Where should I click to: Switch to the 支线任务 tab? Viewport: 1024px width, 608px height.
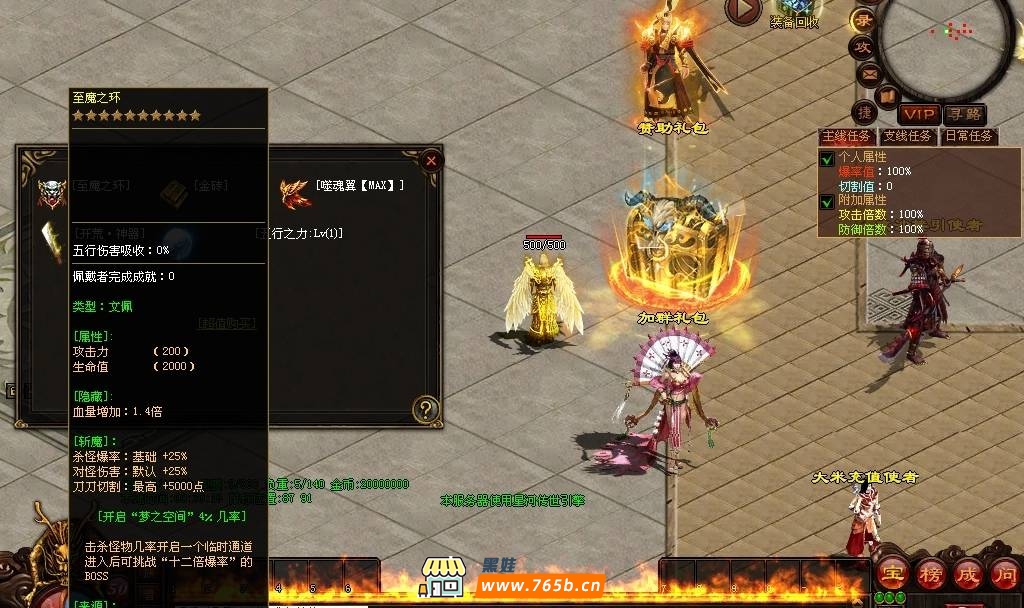coord(907,136)
